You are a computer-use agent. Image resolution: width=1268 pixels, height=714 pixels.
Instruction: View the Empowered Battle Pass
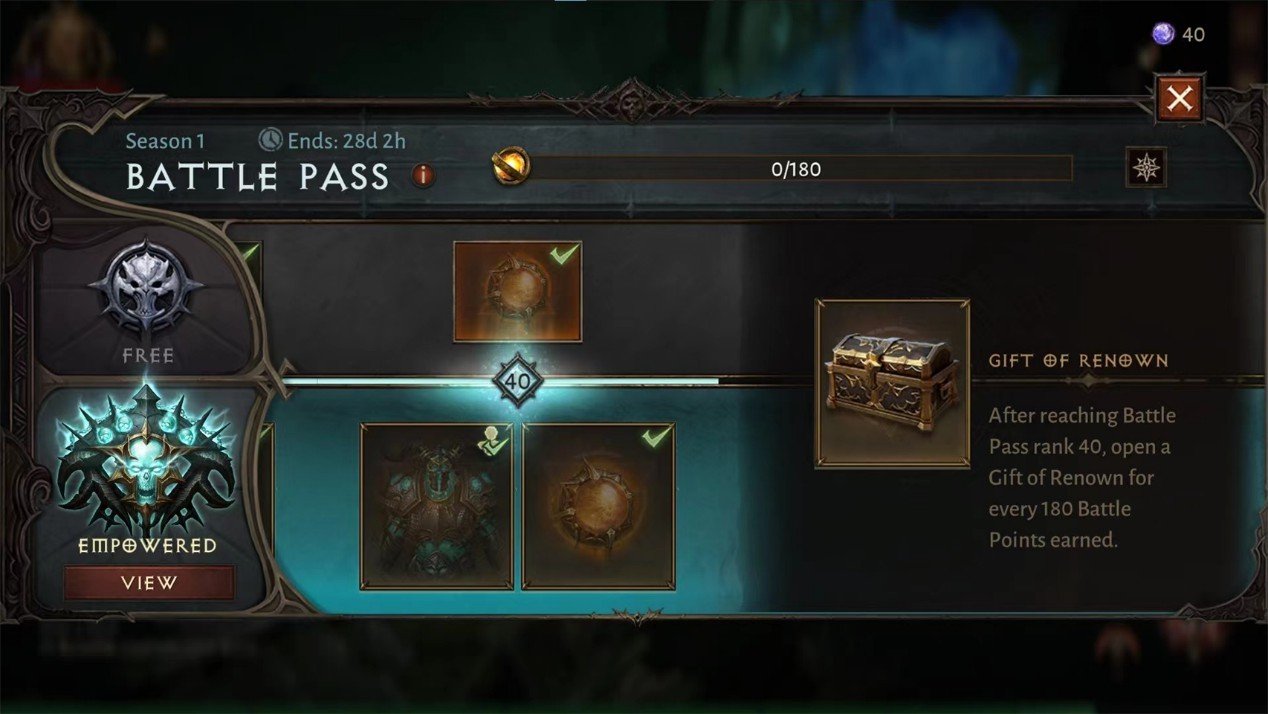tap(149, 583)
